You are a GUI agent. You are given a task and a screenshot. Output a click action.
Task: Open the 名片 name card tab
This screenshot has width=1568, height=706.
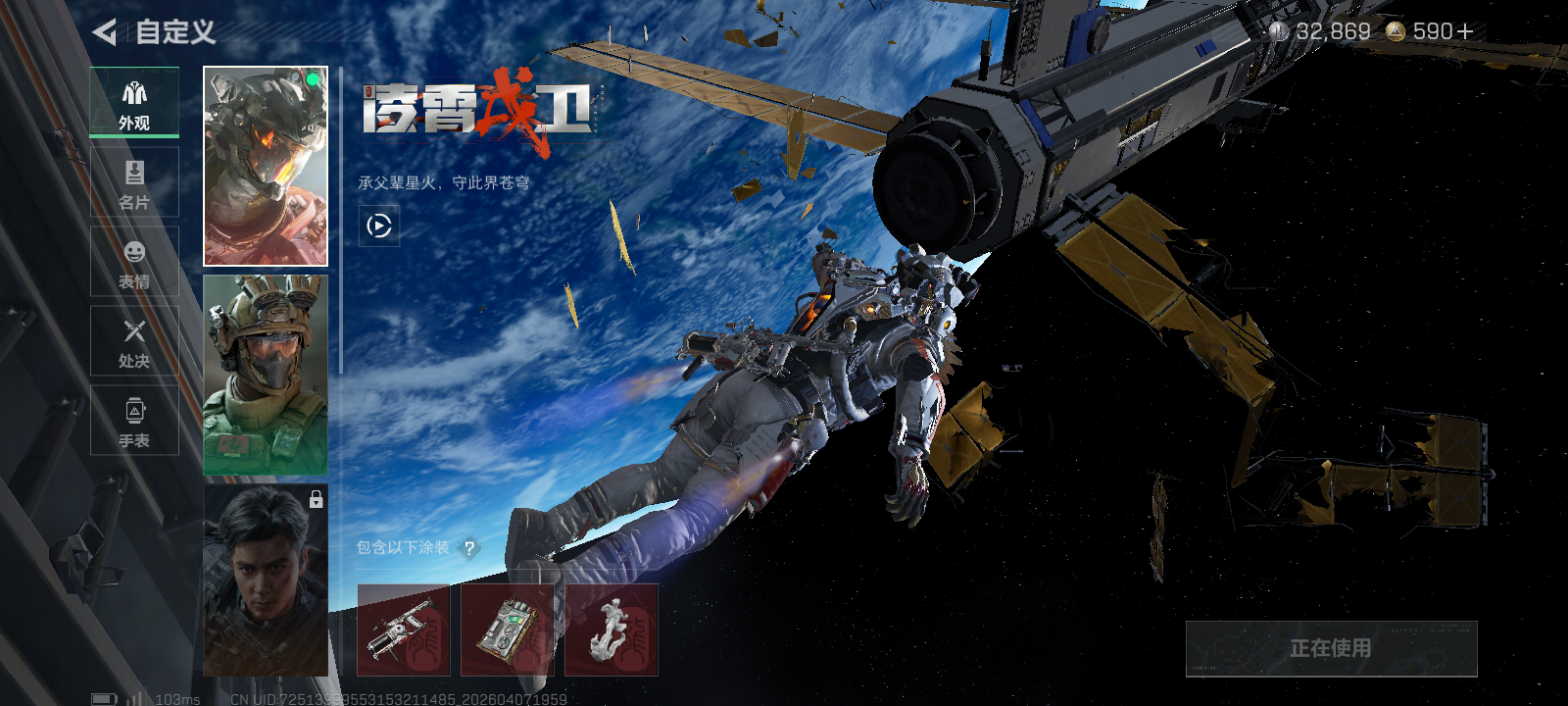click(134, 182)
